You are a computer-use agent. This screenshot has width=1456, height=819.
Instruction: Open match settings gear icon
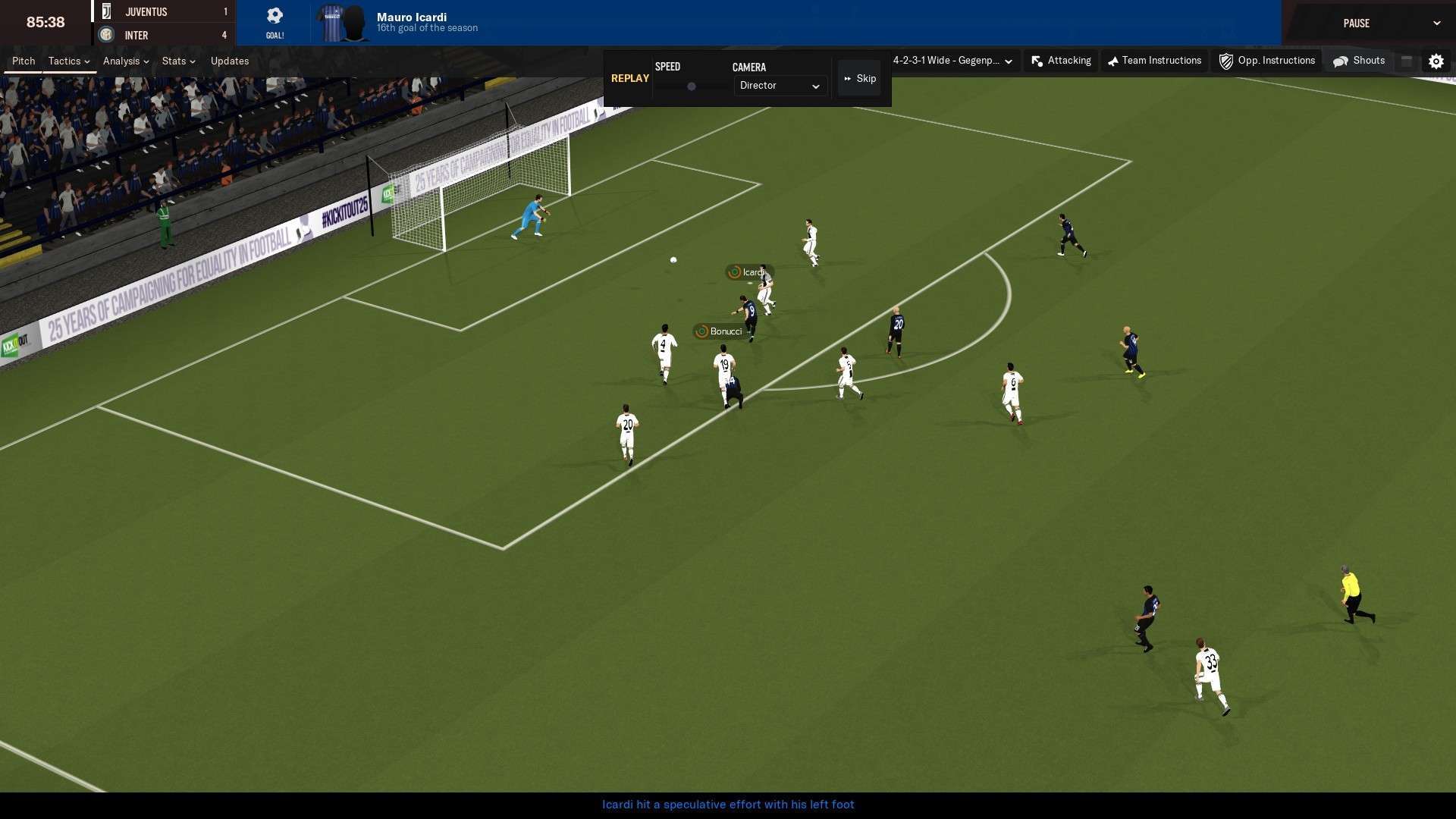1436,61
